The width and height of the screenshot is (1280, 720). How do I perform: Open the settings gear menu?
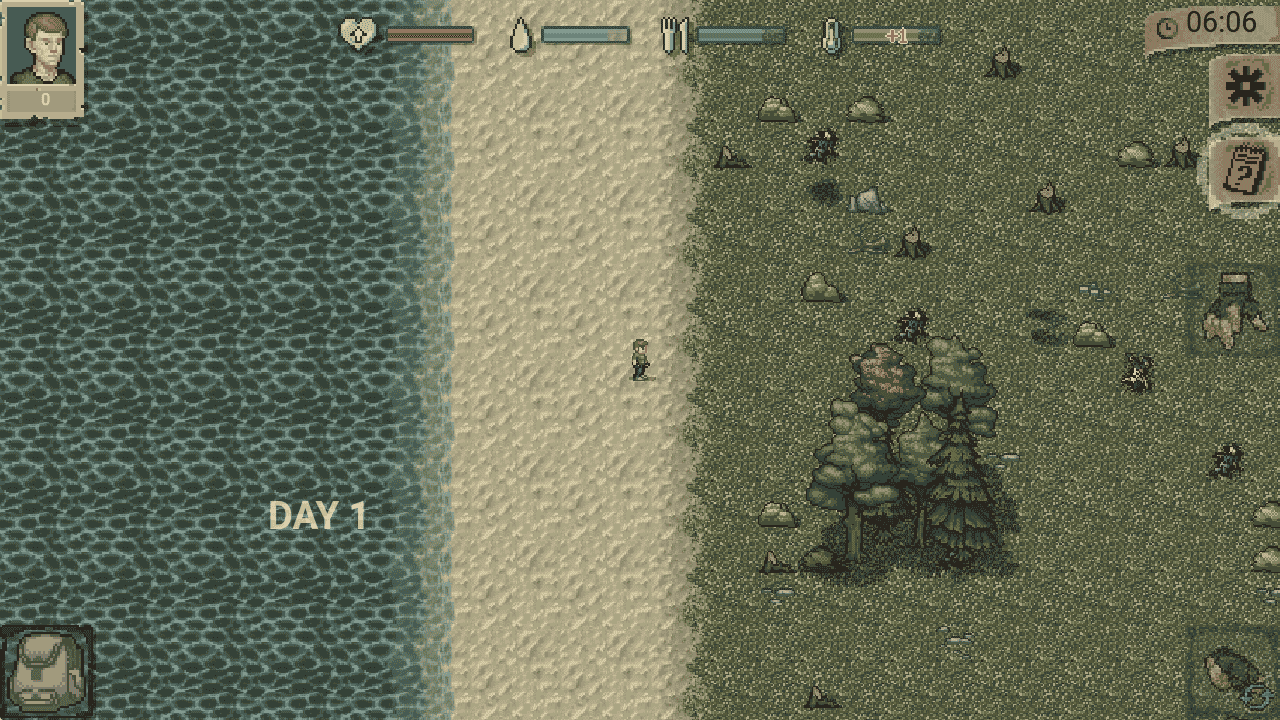(x=1245, y=89)
